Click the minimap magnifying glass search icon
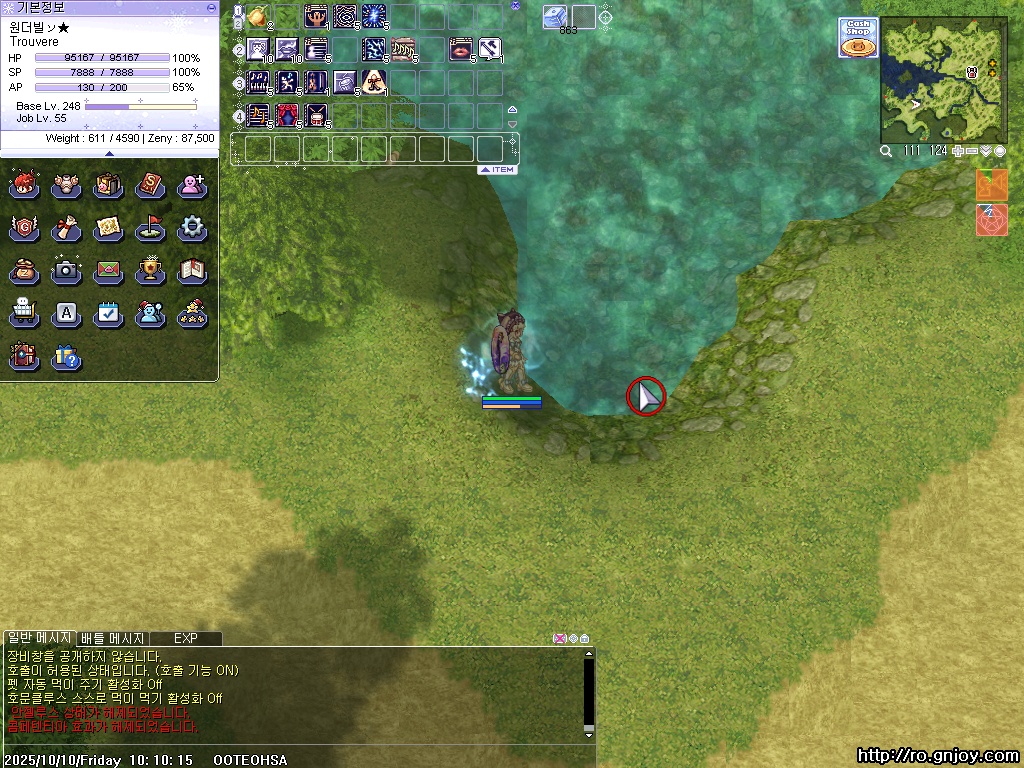This screenshot has height=768, width=1024. pos(886,151)
